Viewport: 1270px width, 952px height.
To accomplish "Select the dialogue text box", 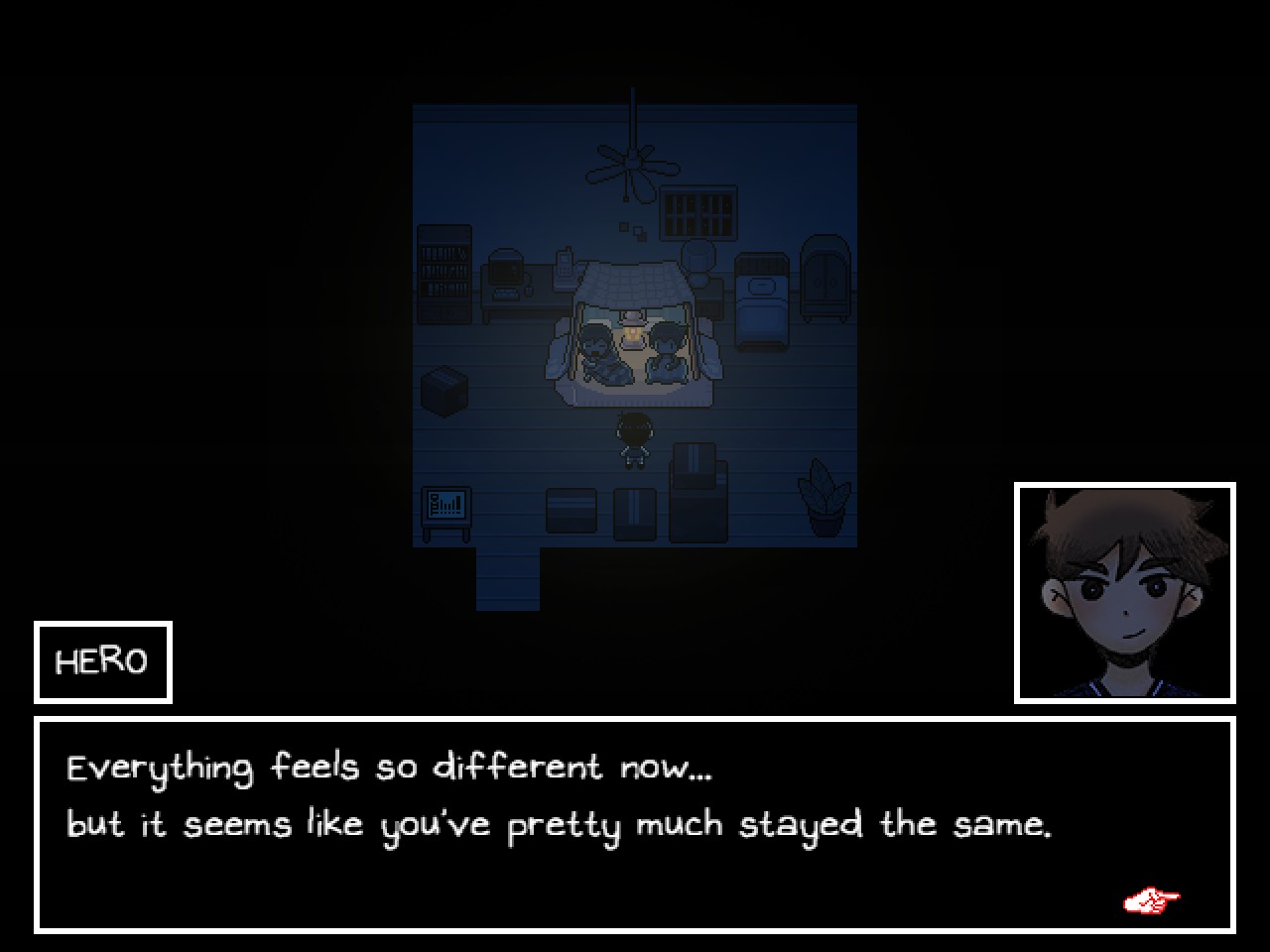I will coord(635,823).
